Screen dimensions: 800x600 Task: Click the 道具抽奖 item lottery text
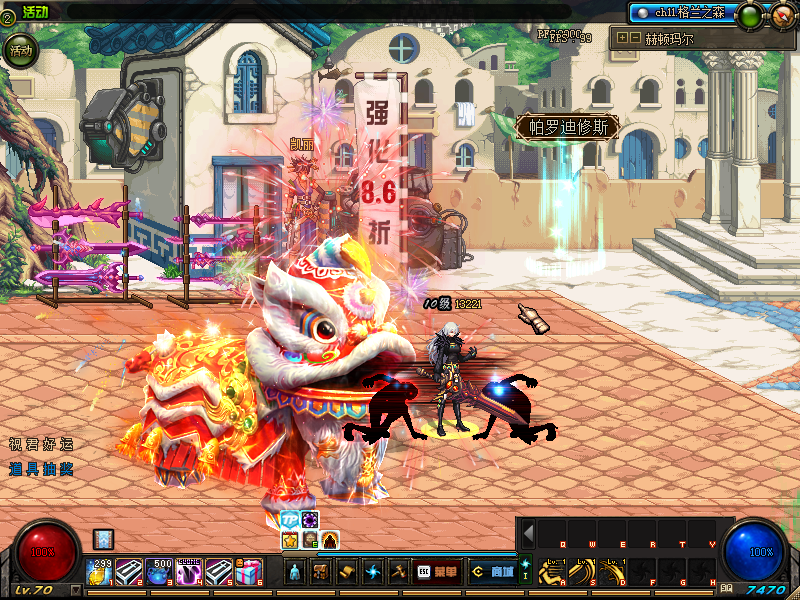41,468
